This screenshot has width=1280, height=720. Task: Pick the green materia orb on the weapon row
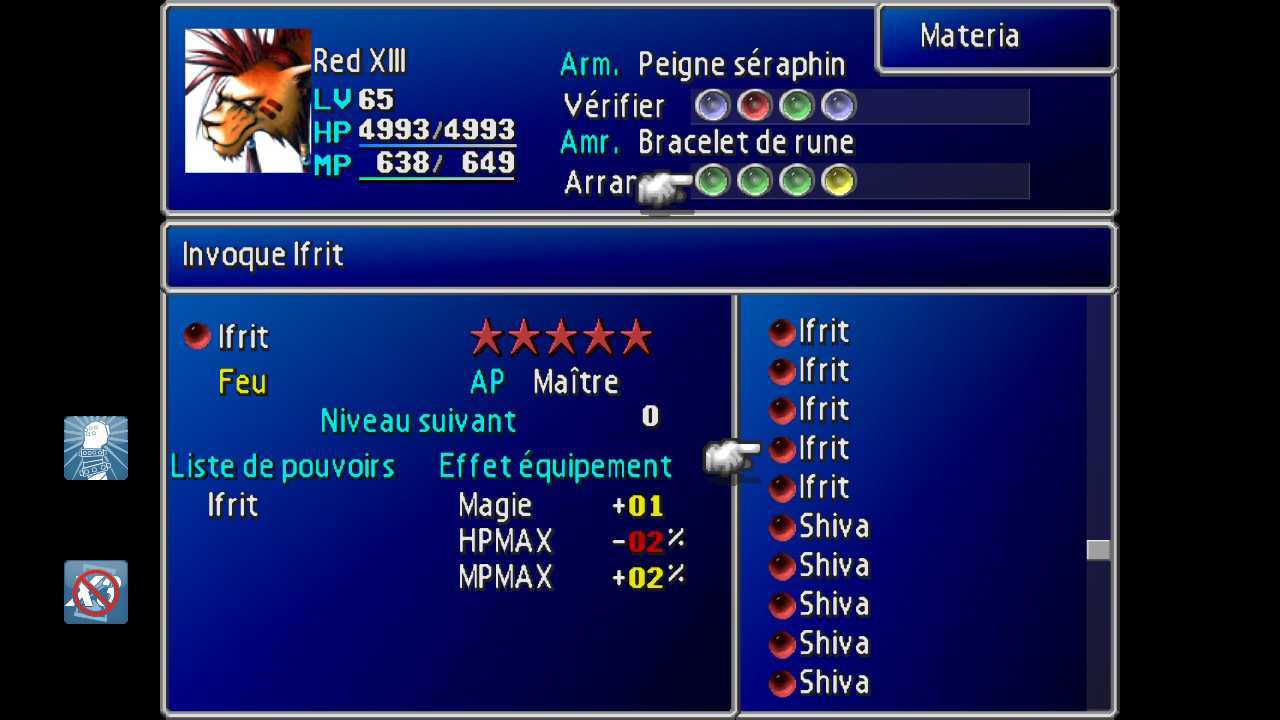pos(796,105)
